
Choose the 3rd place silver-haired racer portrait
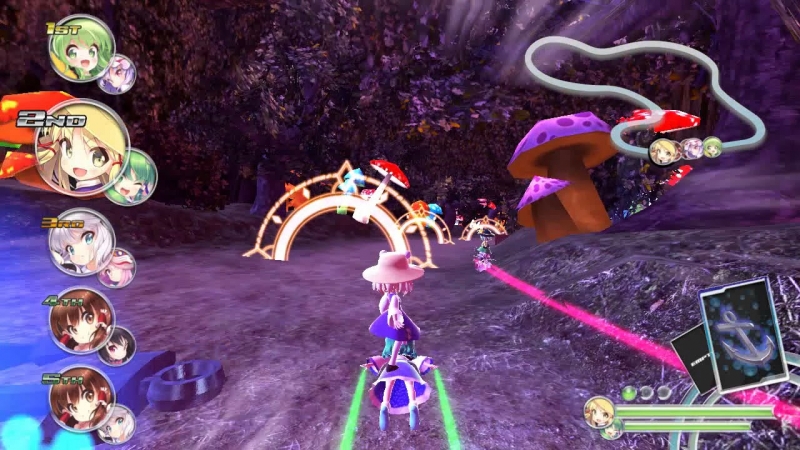click(81, 242)
